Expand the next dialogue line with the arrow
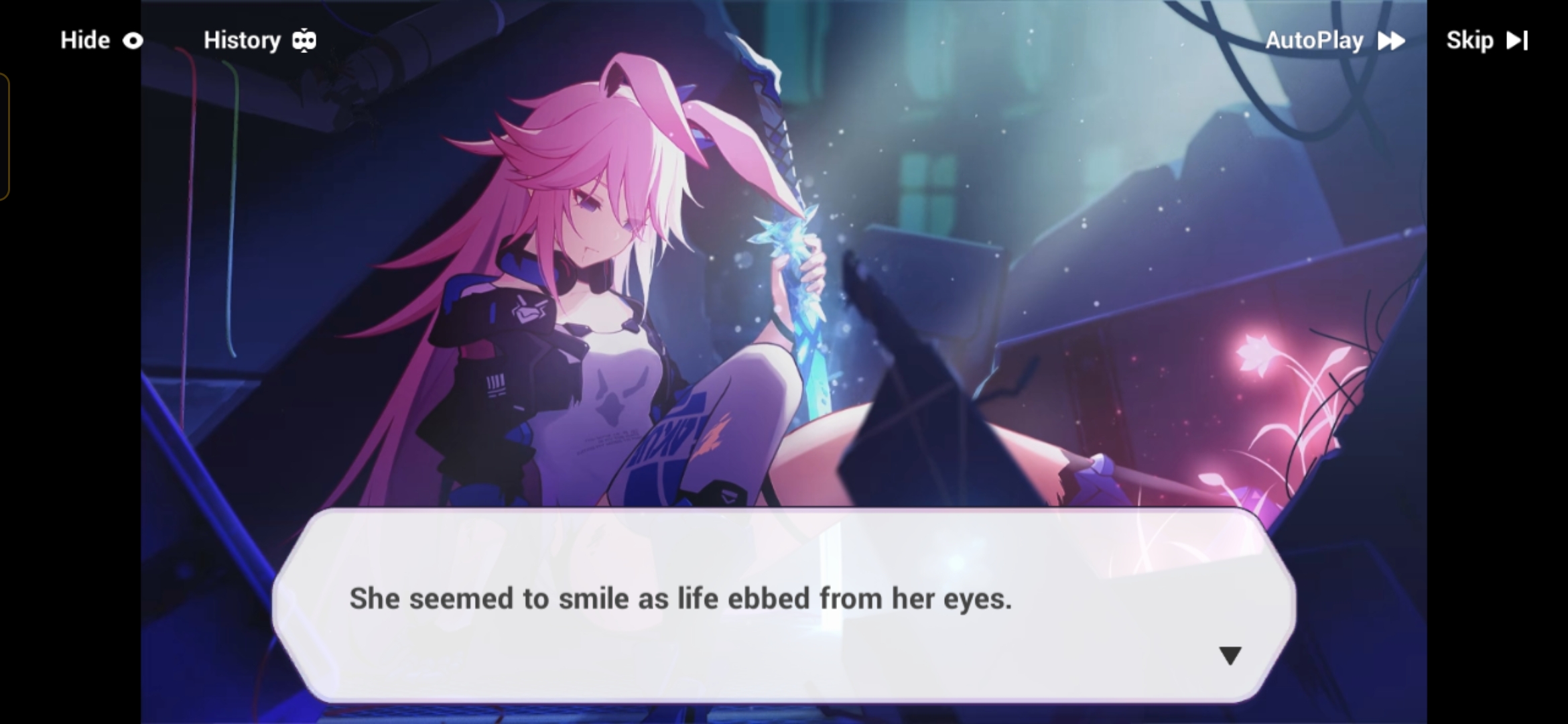The width and height of the screenshot is (1568, 724). (1230, 656)
